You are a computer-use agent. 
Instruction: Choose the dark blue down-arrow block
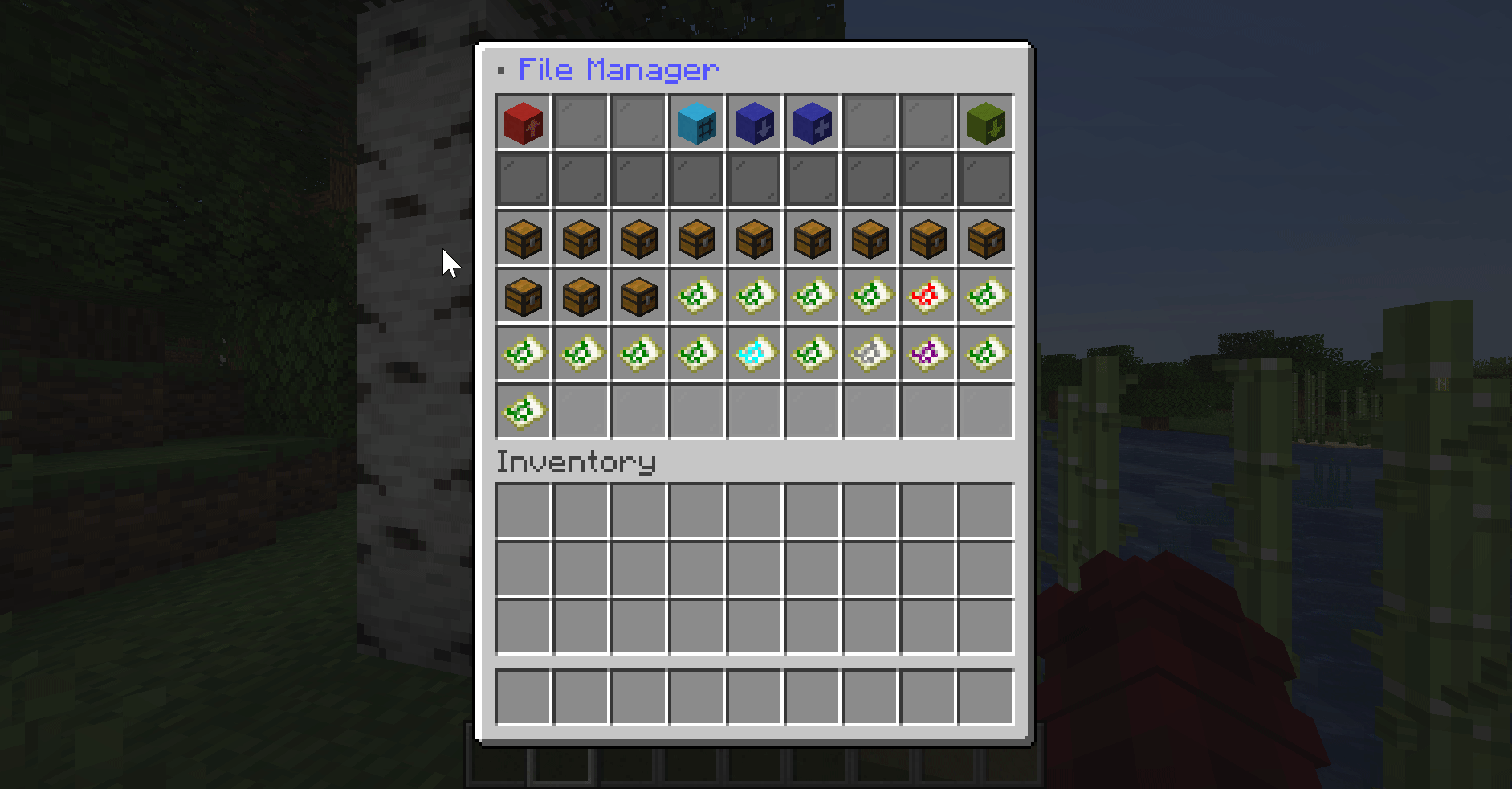point(754,123)
